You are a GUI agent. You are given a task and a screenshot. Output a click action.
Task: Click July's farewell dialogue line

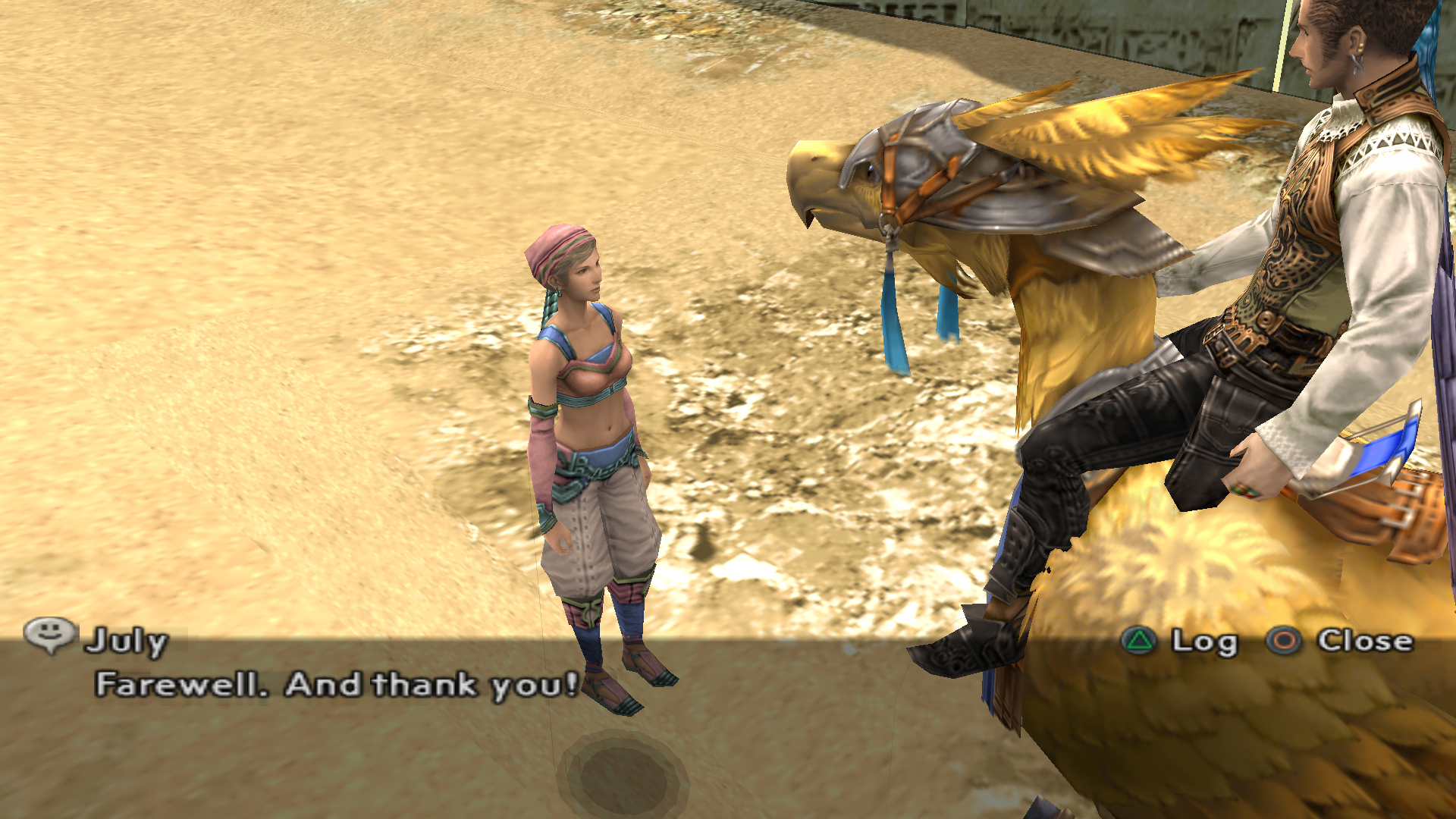(x=337, y=685)
